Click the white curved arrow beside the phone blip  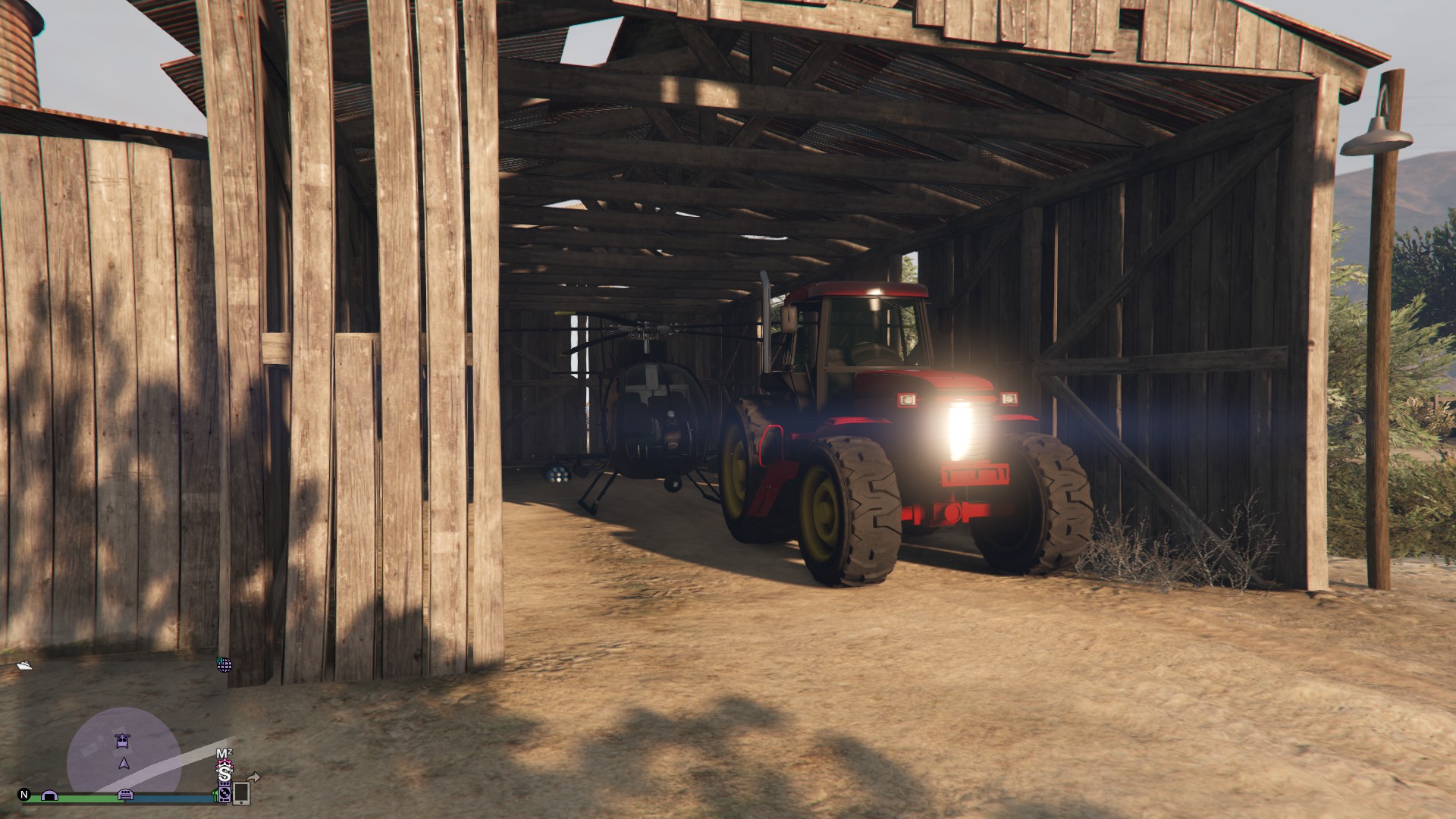(x=253, y=777)
